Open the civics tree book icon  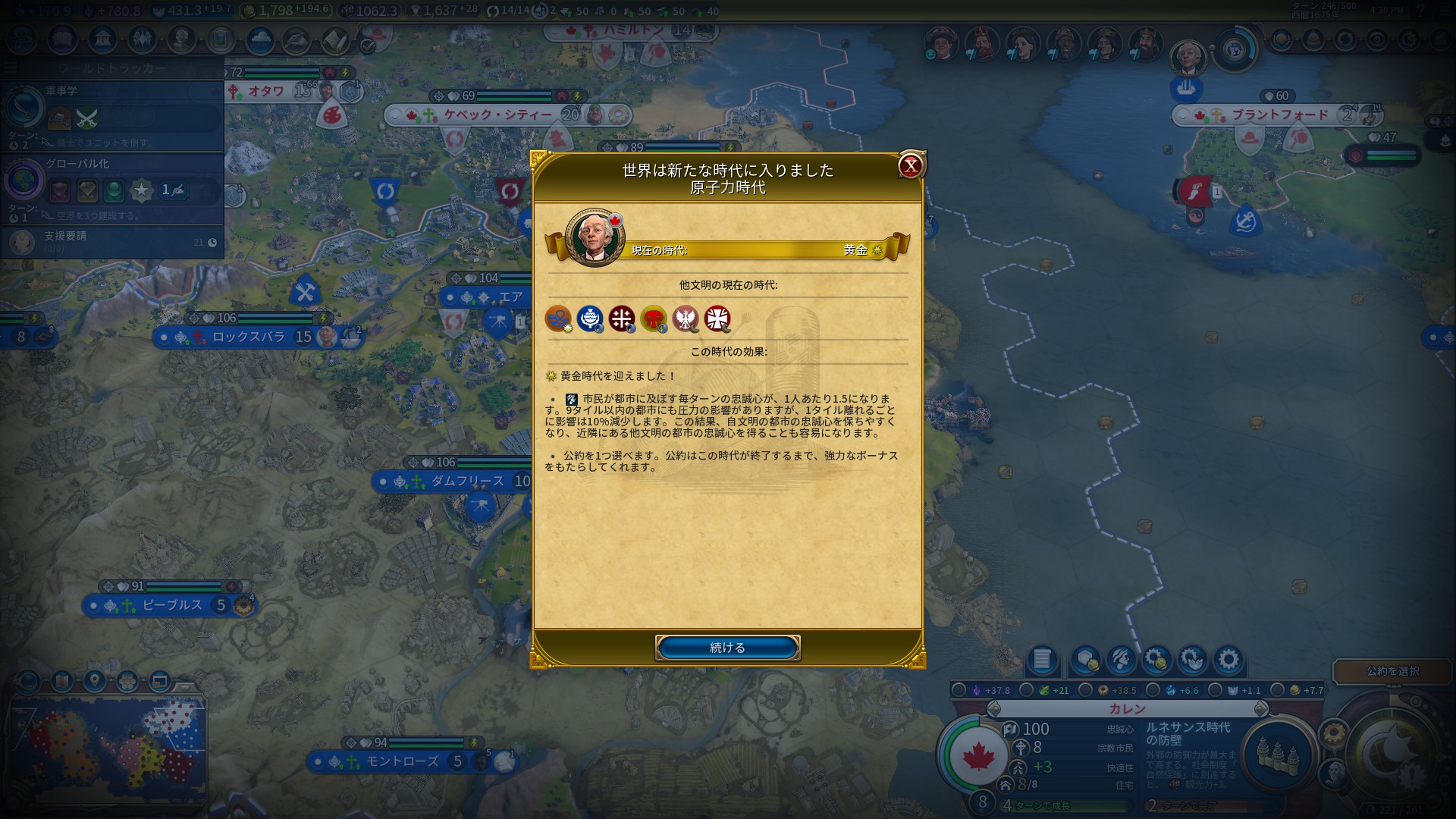(62, 39)
